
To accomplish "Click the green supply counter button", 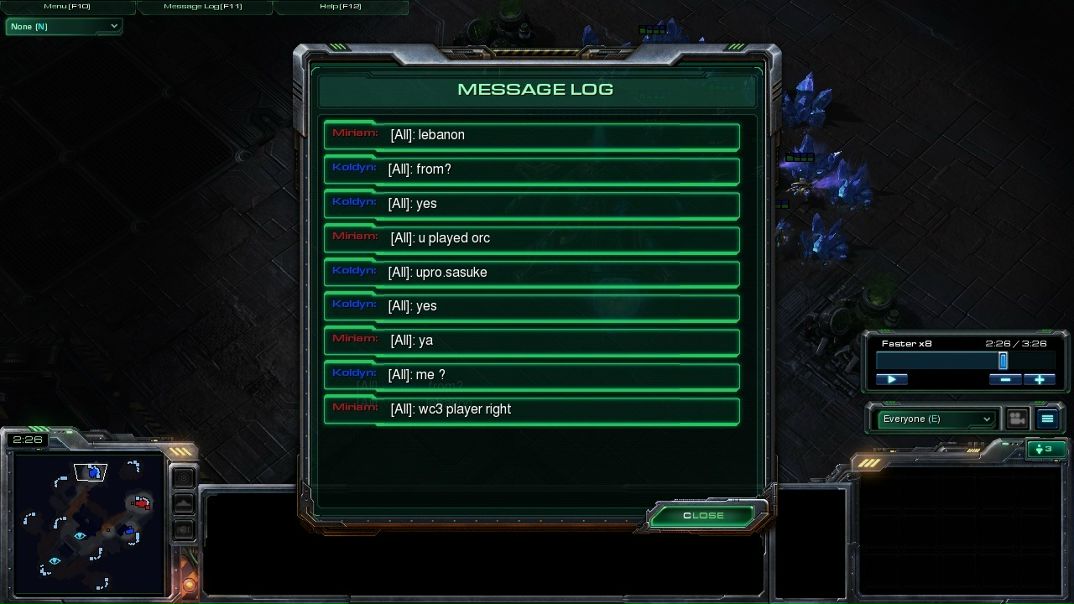I will (1046, 449).
